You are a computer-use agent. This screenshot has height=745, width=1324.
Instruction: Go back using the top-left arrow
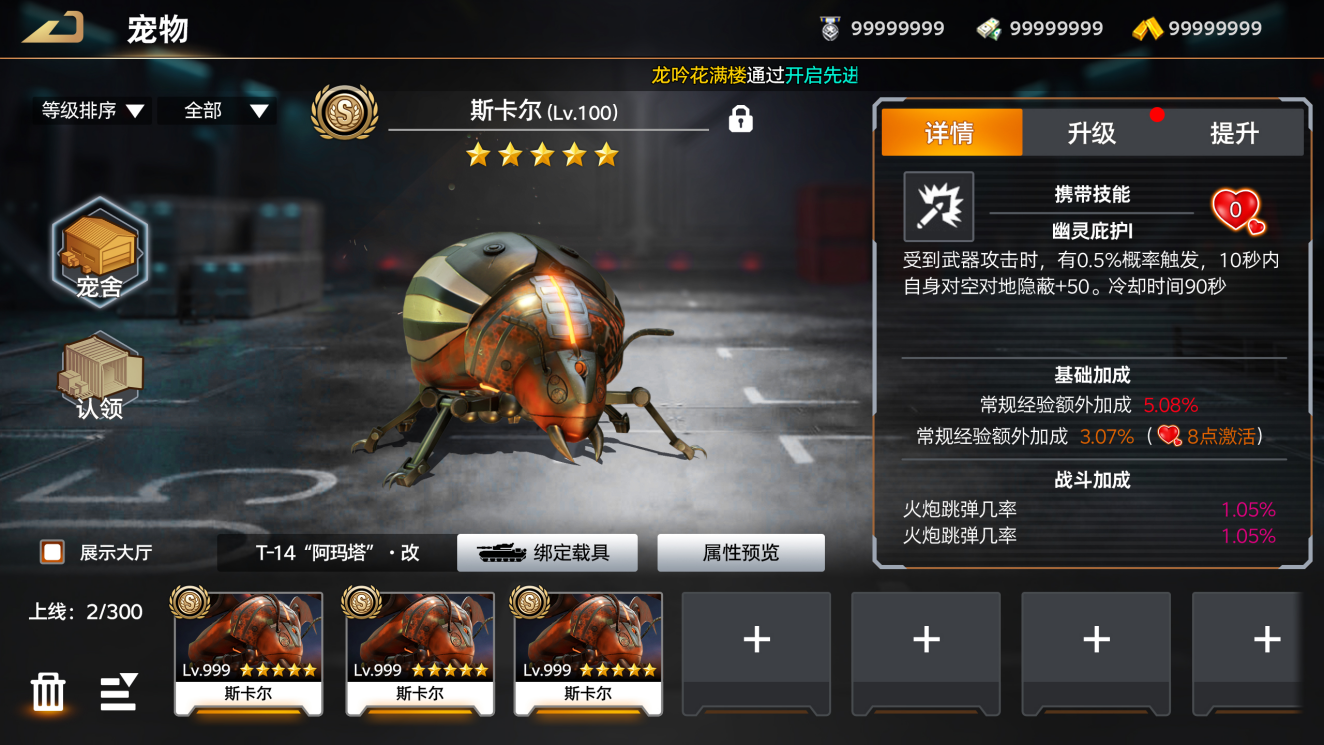click(52, 28)
